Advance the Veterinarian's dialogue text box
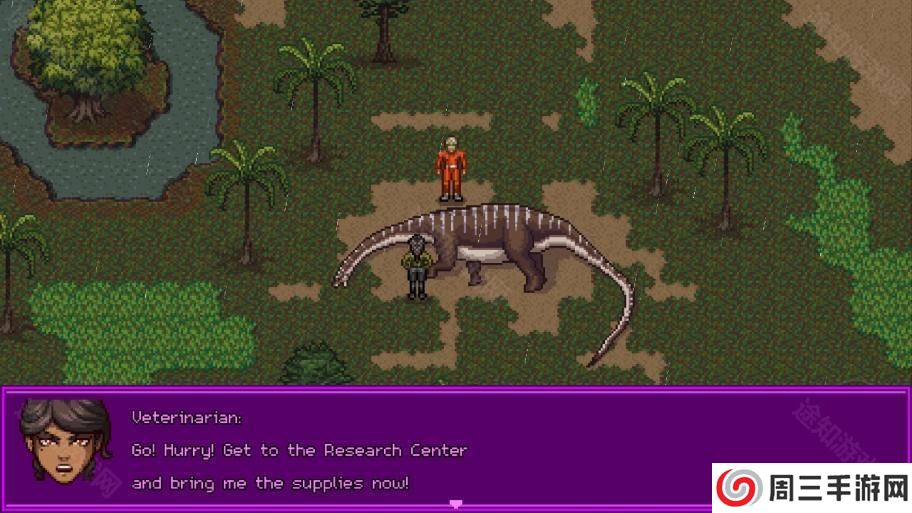This screenshot has height=513, width=912. pos(400,450)
